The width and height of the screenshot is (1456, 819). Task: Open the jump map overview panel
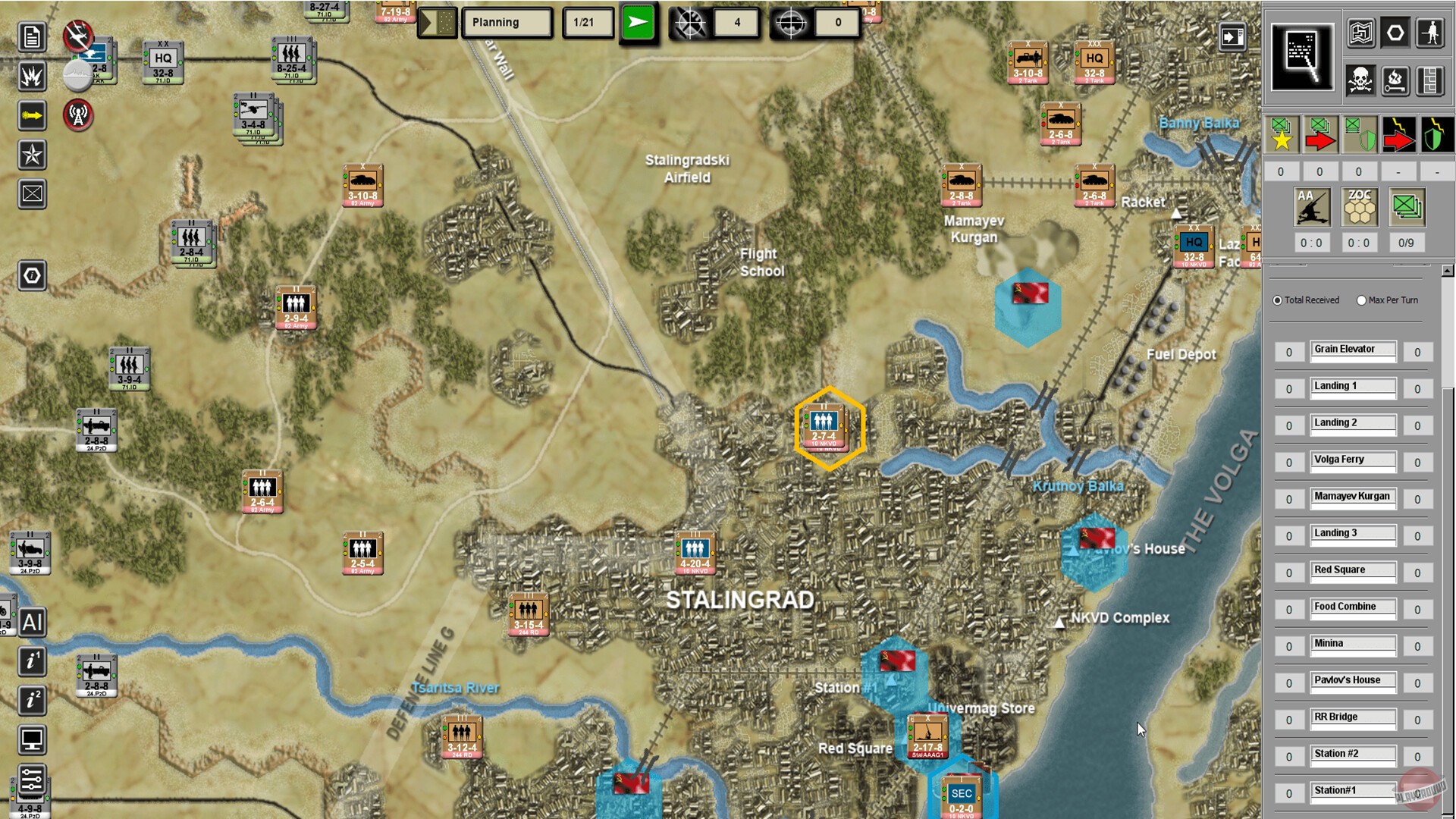pyautogui.click(x=1303, y=57)
